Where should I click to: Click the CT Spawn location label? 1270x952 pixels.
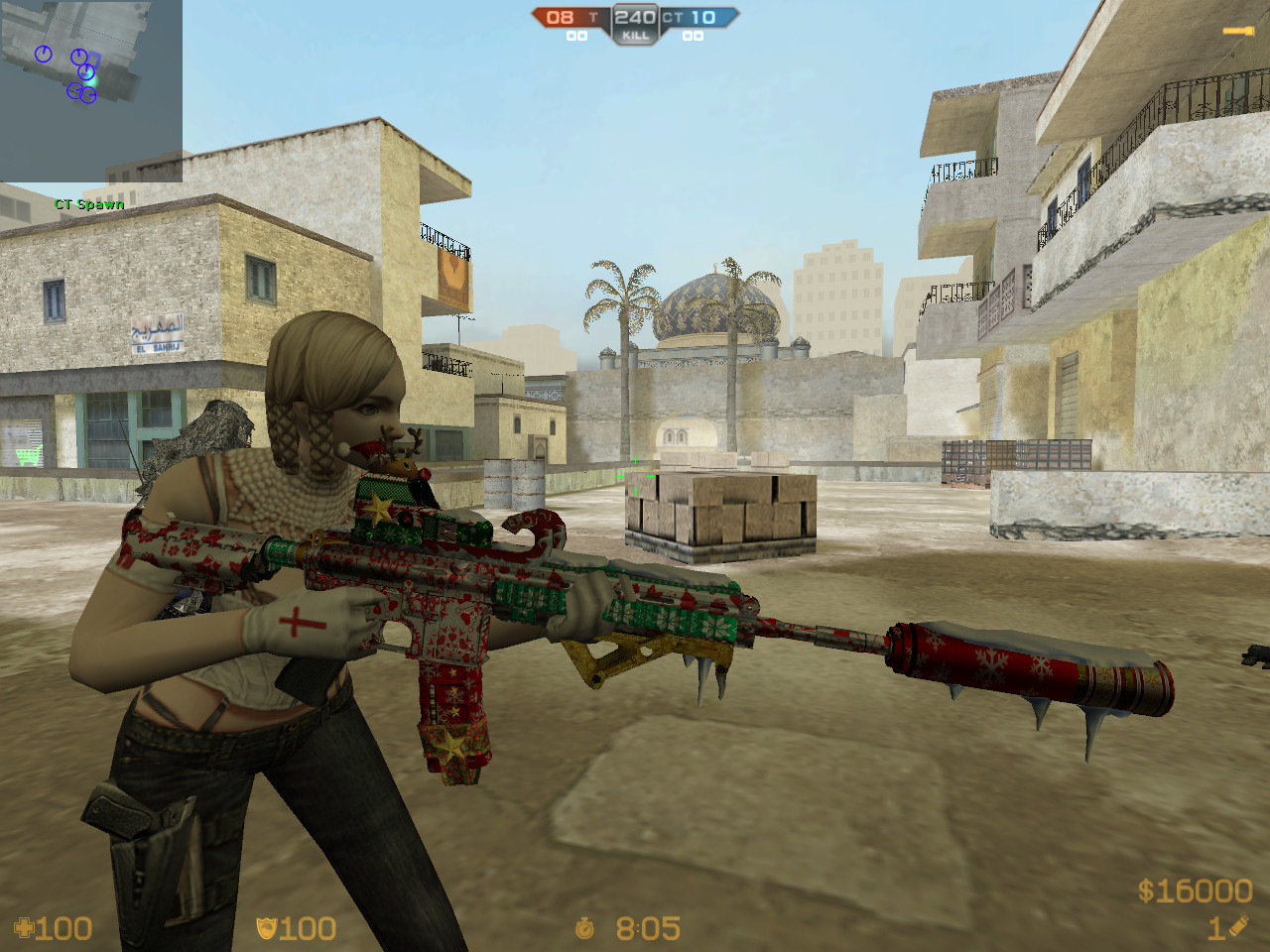click(x=88, y=204)
